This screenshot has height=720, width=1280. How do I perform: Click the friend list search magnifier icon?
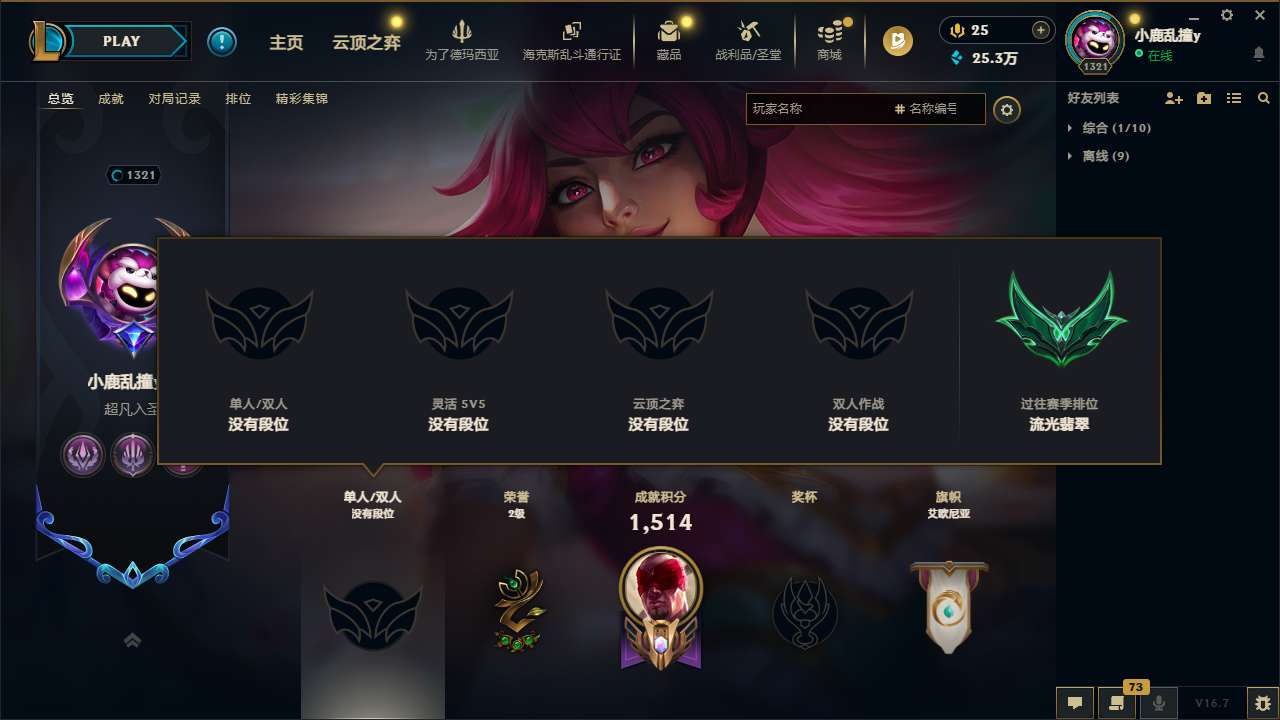[1263, 97]
